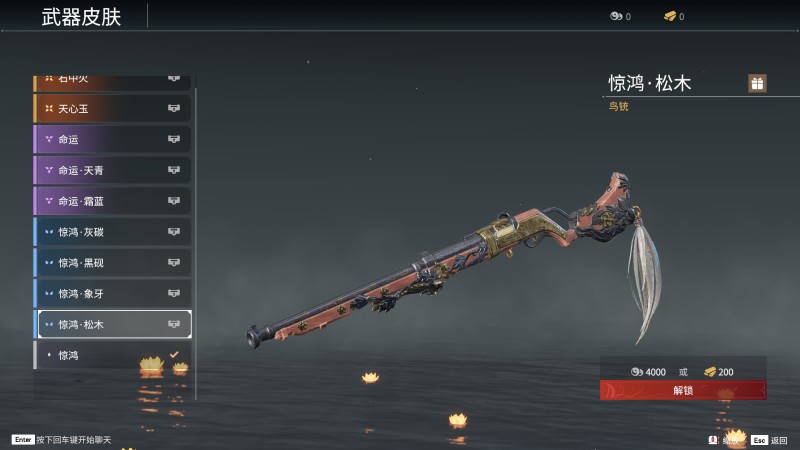Select the 惊鸿·黑砚 skin row
The width and height of the screenshot is (800, 450).
(112, 263)
